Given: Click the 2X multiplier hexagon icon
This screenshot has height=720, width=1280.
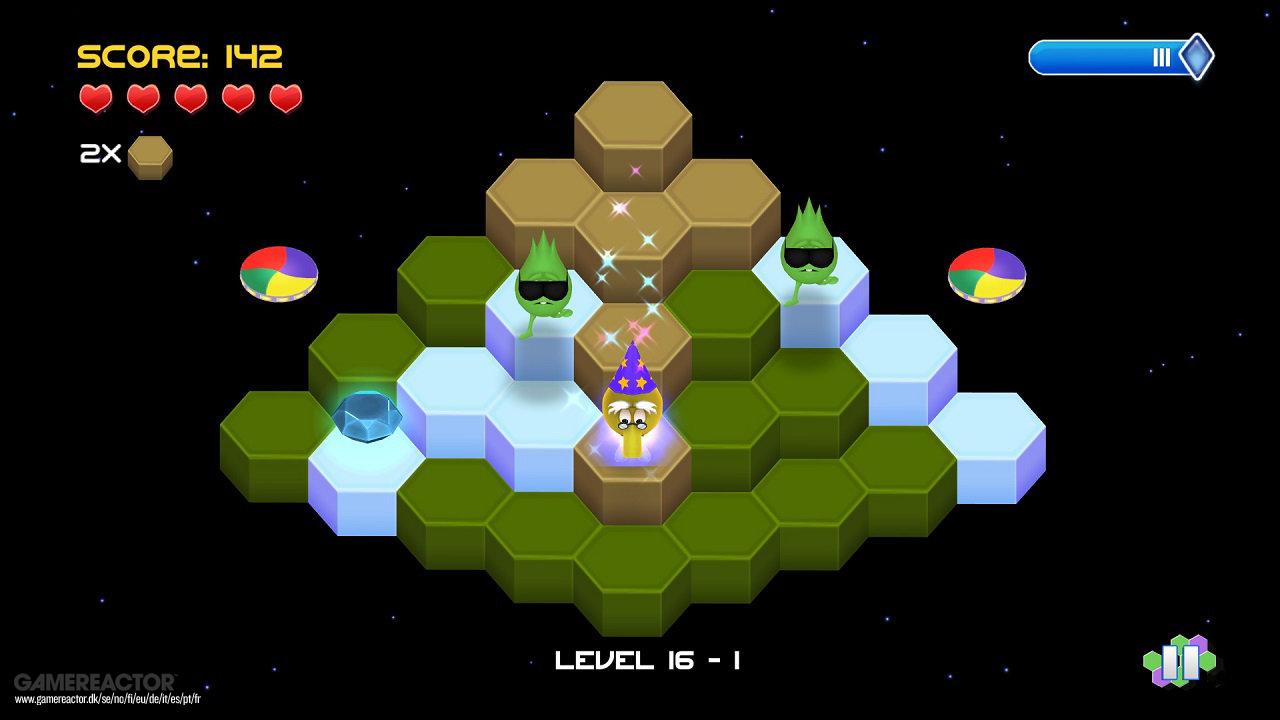Looking at the screenshot, I should (x=148, y=155).
